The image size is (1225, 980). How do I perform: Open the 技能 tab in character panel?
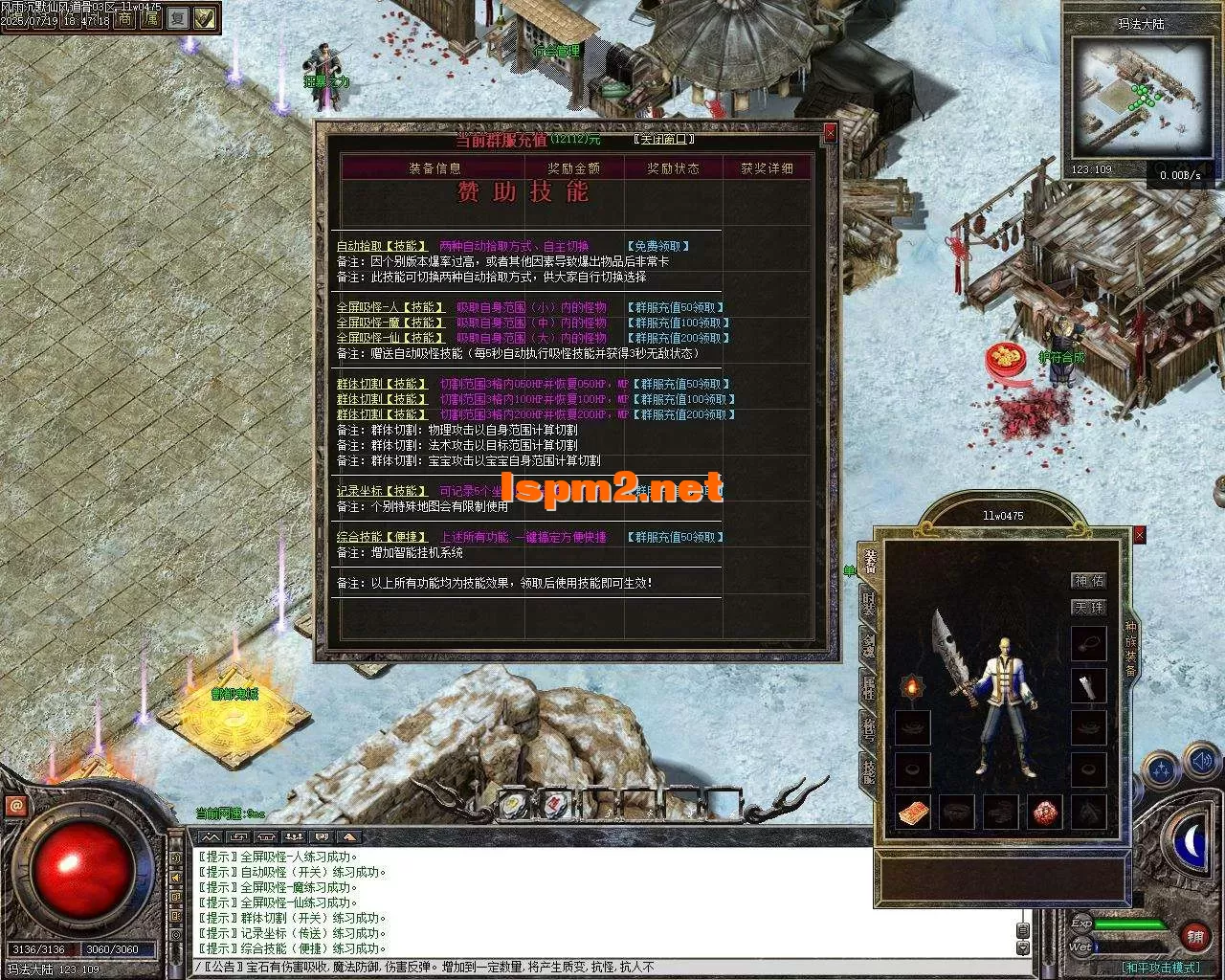tap(868, 769)
